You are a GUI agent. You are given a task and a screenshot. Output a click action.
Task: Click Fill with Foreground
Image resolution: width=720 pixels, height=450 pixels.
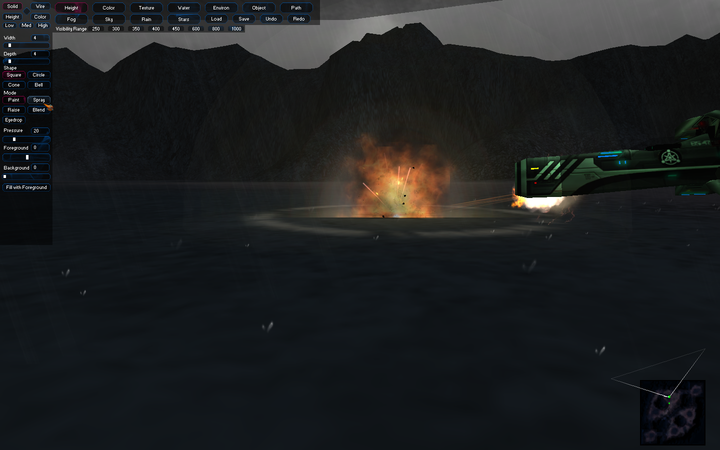click(x=26, y=187)
